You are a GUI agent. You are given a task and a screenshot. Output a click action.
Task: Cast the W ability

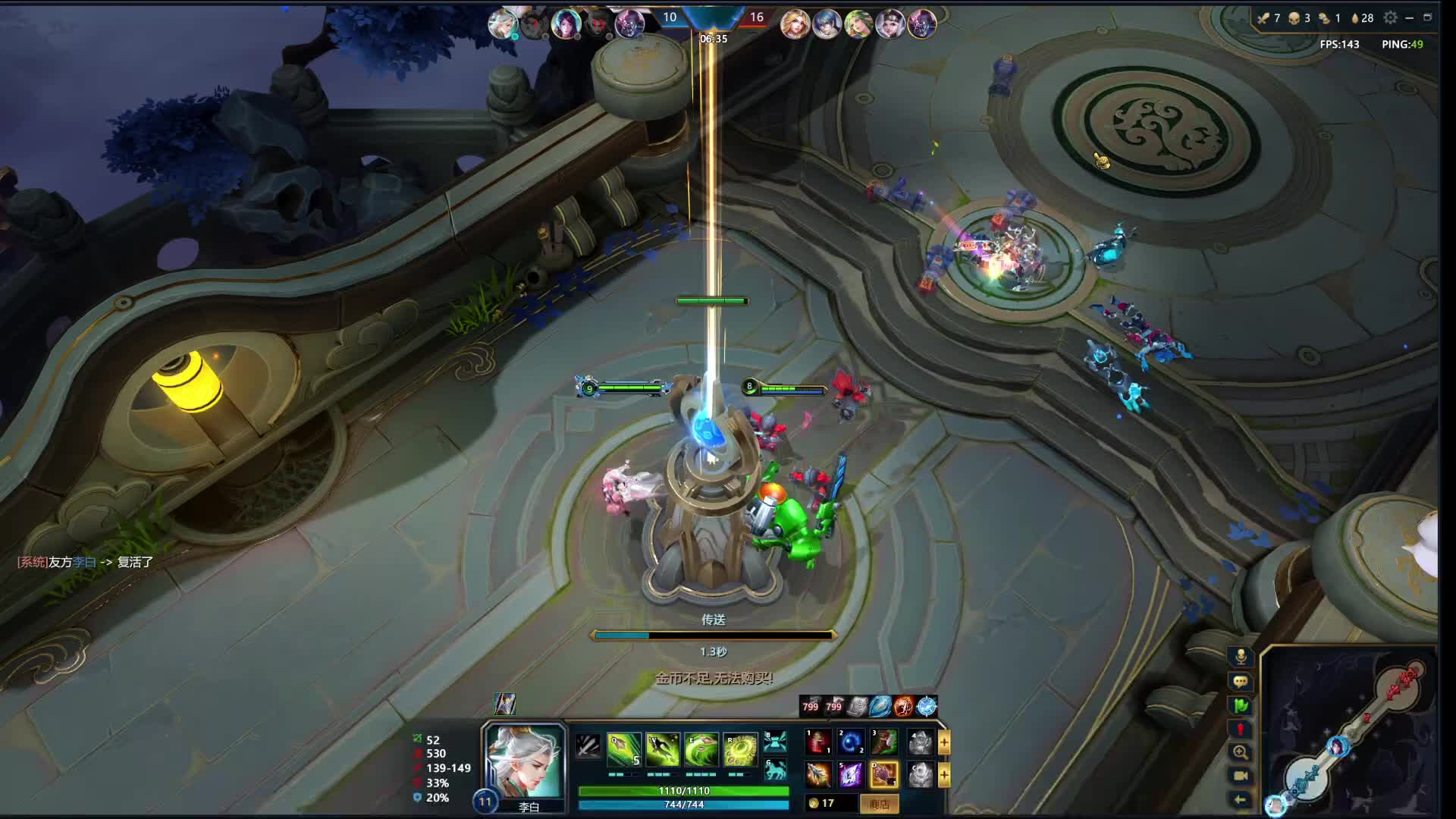(x=663, y=749)
